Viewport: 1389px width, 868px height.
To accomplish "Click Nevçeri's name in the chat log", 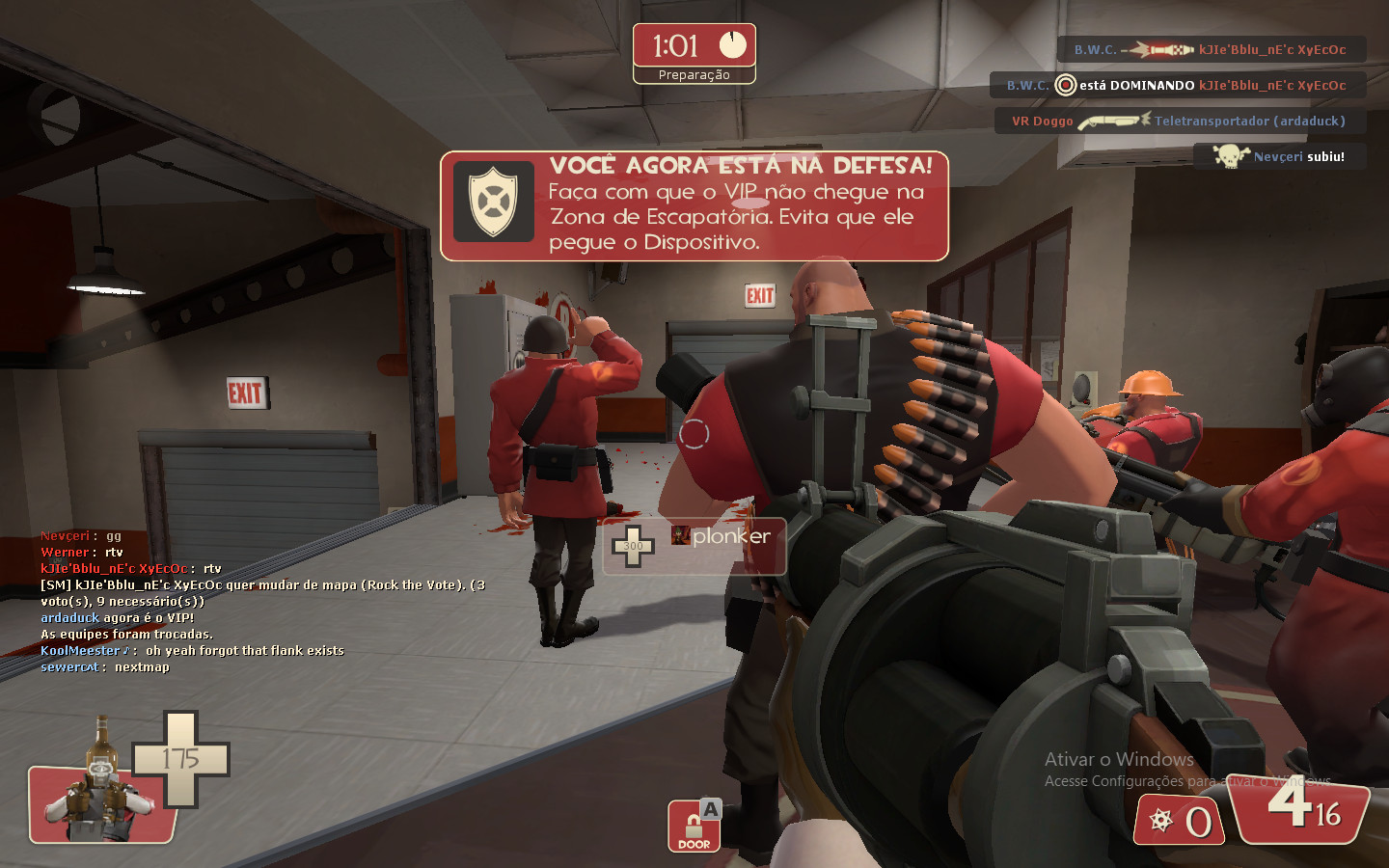I will (64, 535).
